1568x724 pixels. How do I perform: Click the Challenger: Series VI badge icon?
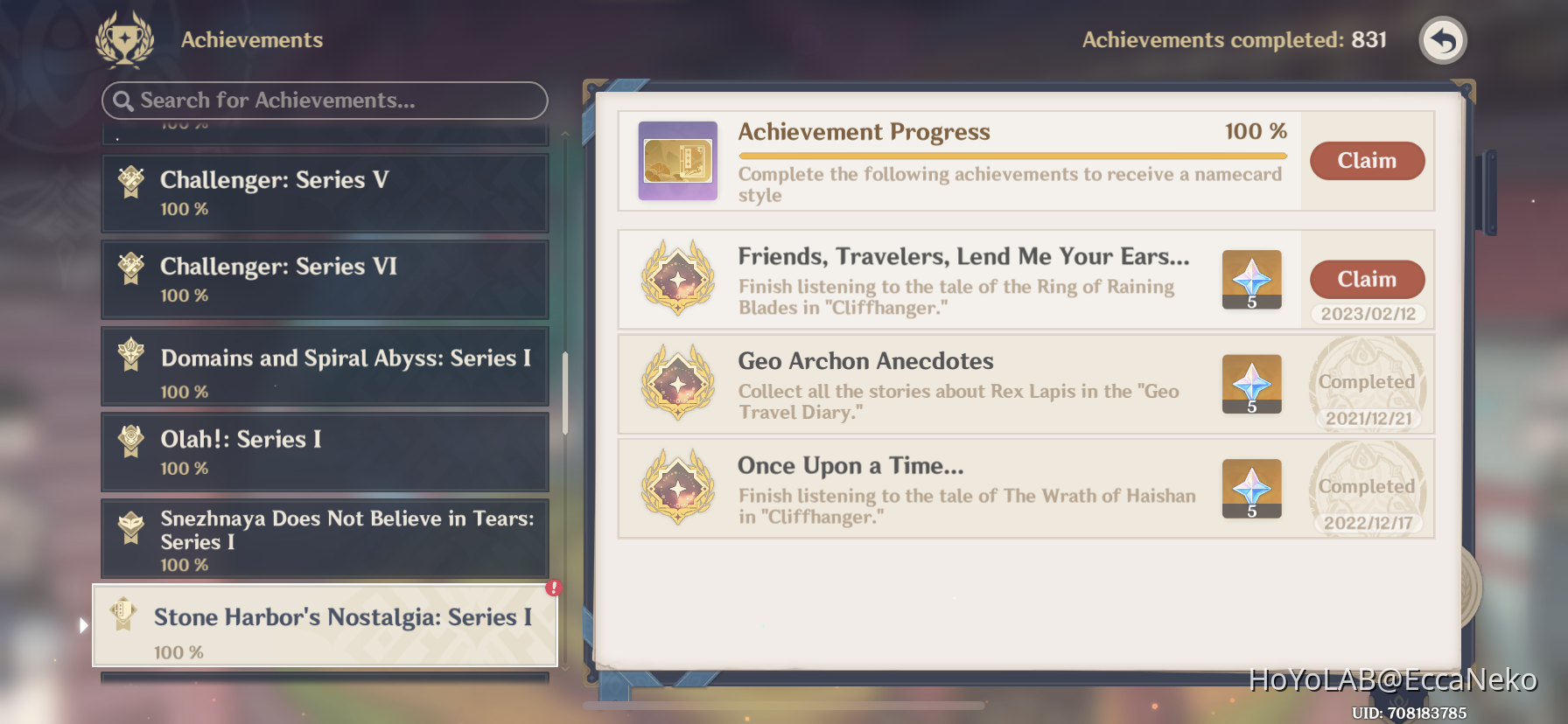point(129,268)
